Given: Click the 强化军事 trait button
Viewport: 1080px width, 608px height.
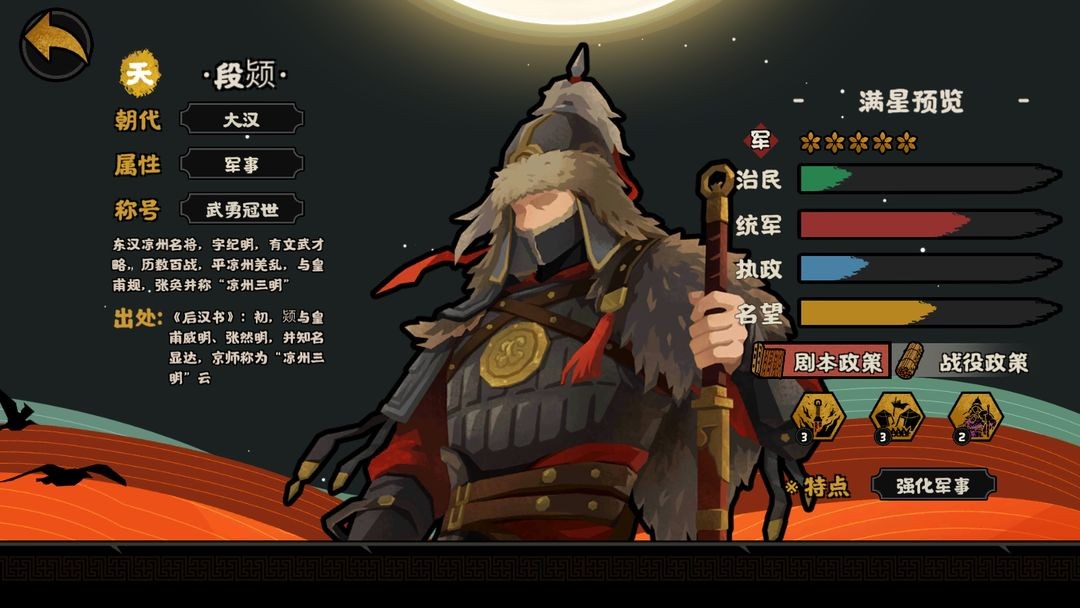Looking at the screenshot, I should click(933, 486).
